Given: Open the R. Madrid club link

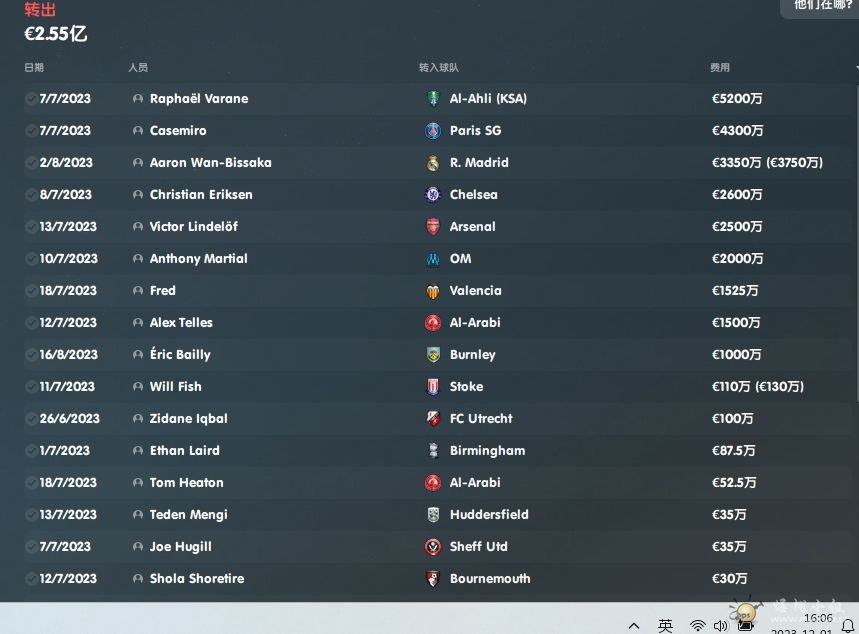Looking at the screenshot, I should pos(479,163).
